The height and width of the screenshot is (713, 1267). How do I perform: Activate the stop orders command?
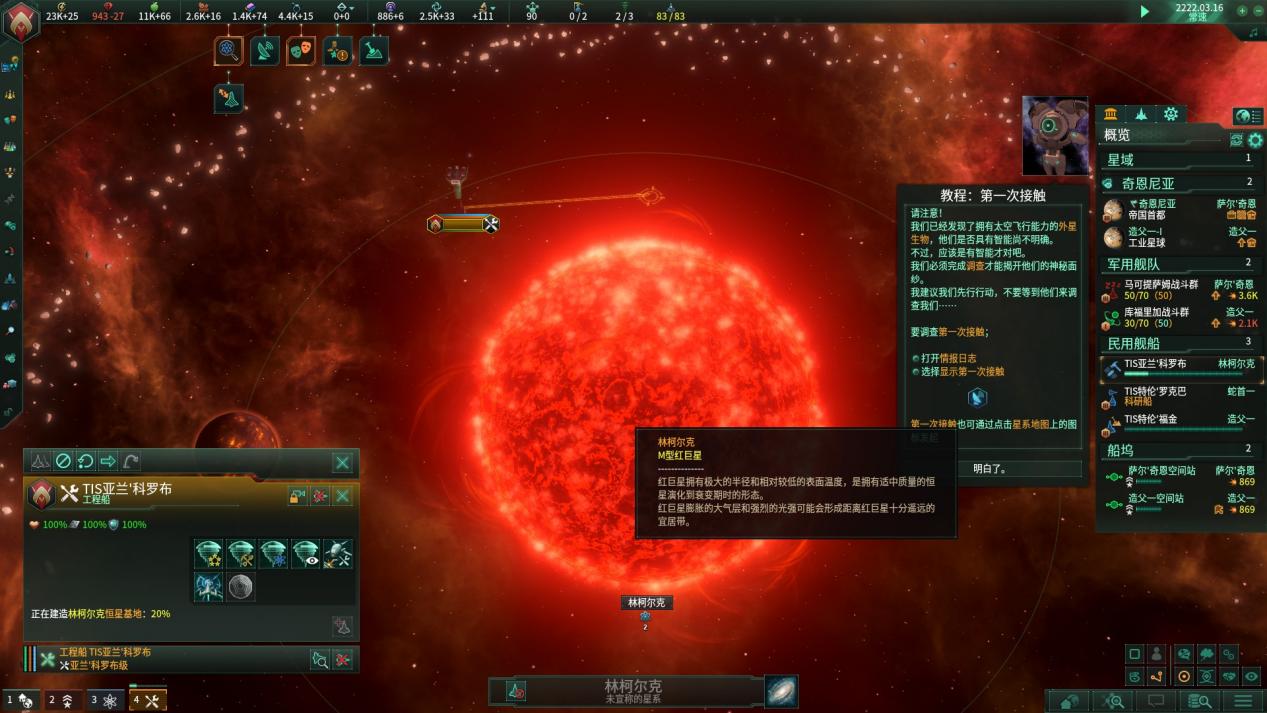click(63, 461)
